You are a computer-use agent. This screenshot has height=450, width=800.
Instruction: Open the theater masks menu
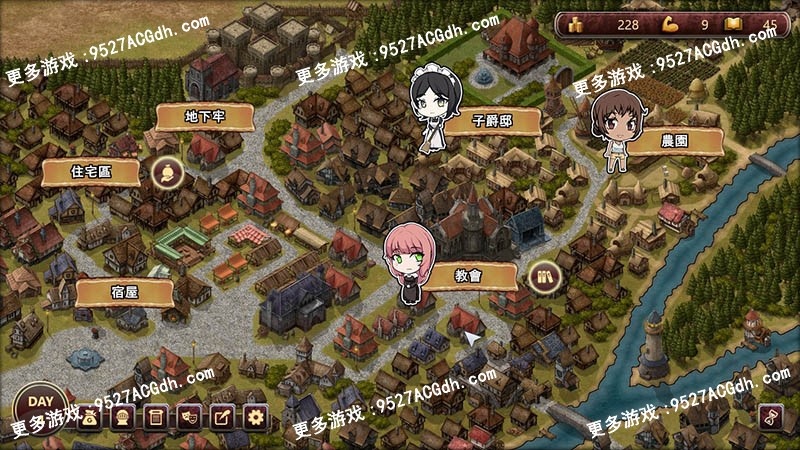[188, 418]
